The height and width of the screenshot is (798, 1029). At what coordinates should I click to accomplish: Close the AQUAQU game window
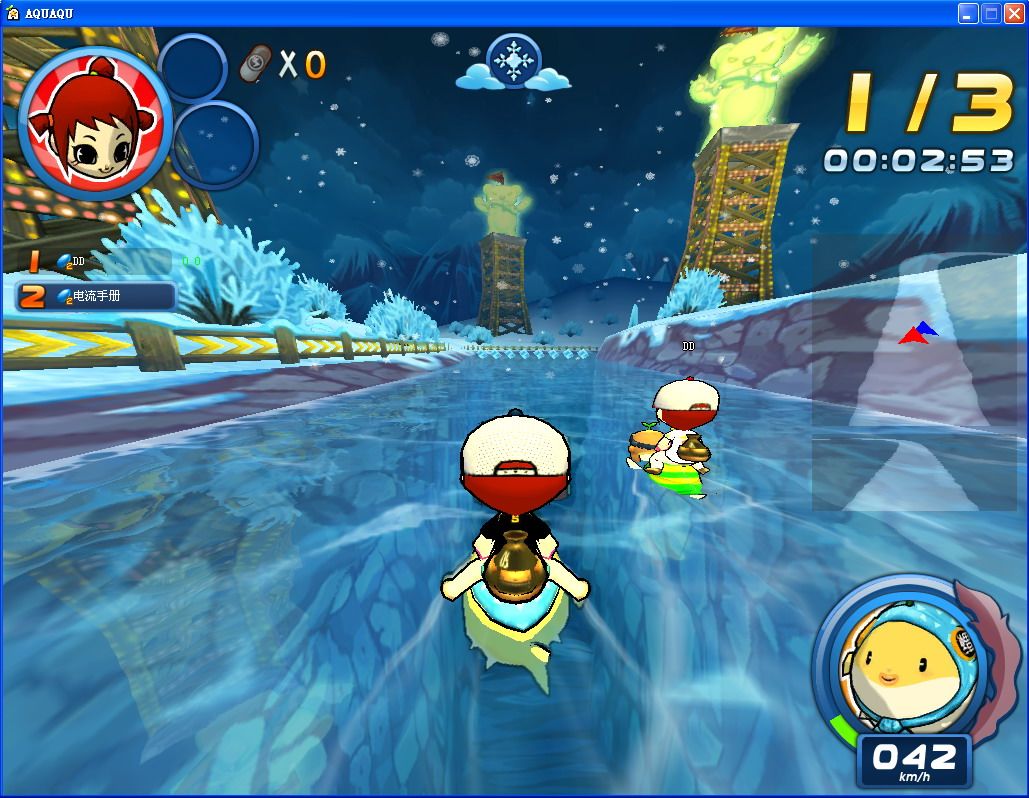pyautogui.click(x=1014, y=13)
